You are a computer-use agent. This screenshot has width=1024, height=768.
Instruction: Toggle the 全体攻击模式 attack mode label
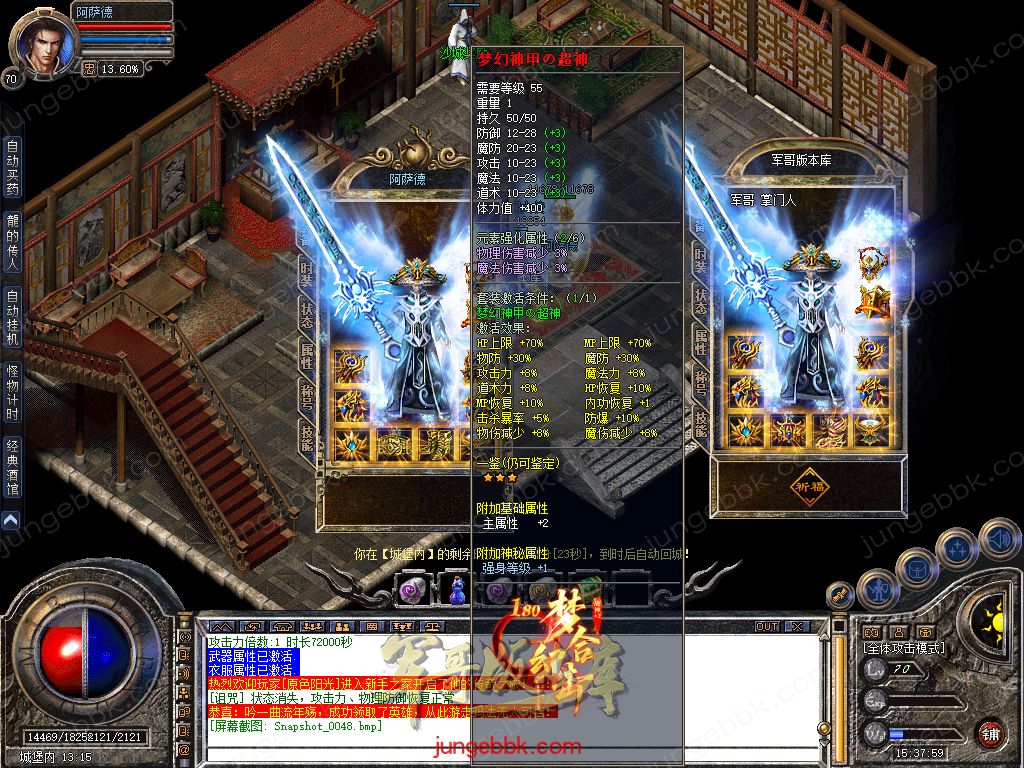(x=904, y=648)
